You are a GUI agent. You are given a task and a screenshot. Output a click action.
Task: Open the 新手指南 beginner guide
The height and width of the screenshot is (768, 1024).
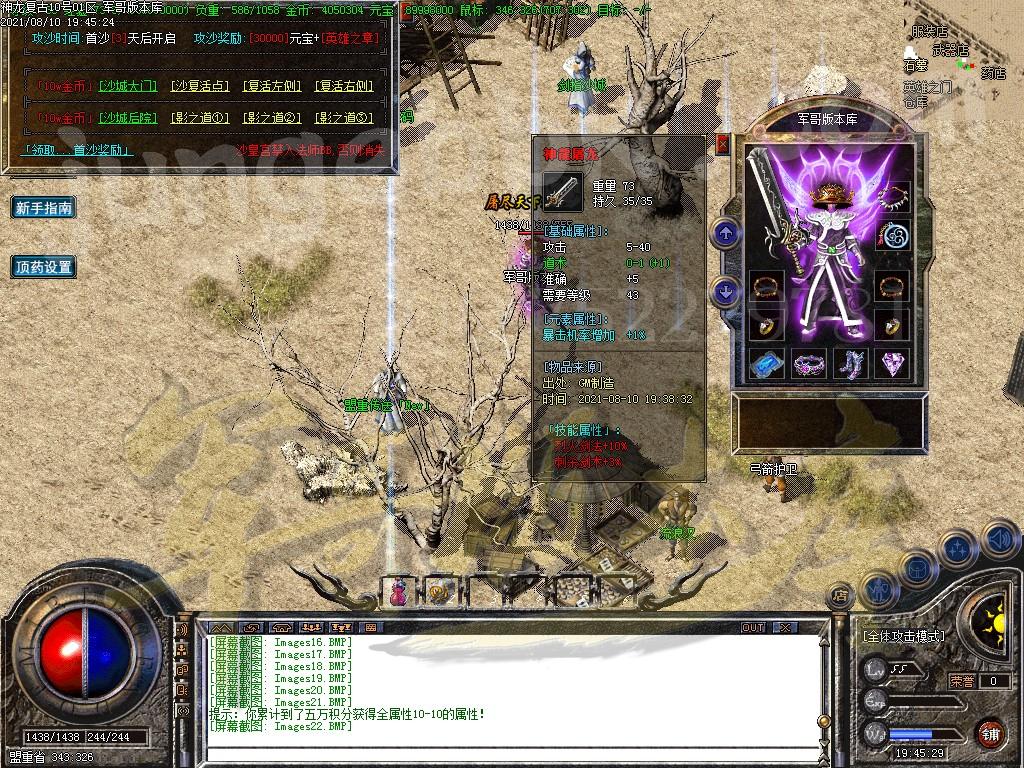44,208
